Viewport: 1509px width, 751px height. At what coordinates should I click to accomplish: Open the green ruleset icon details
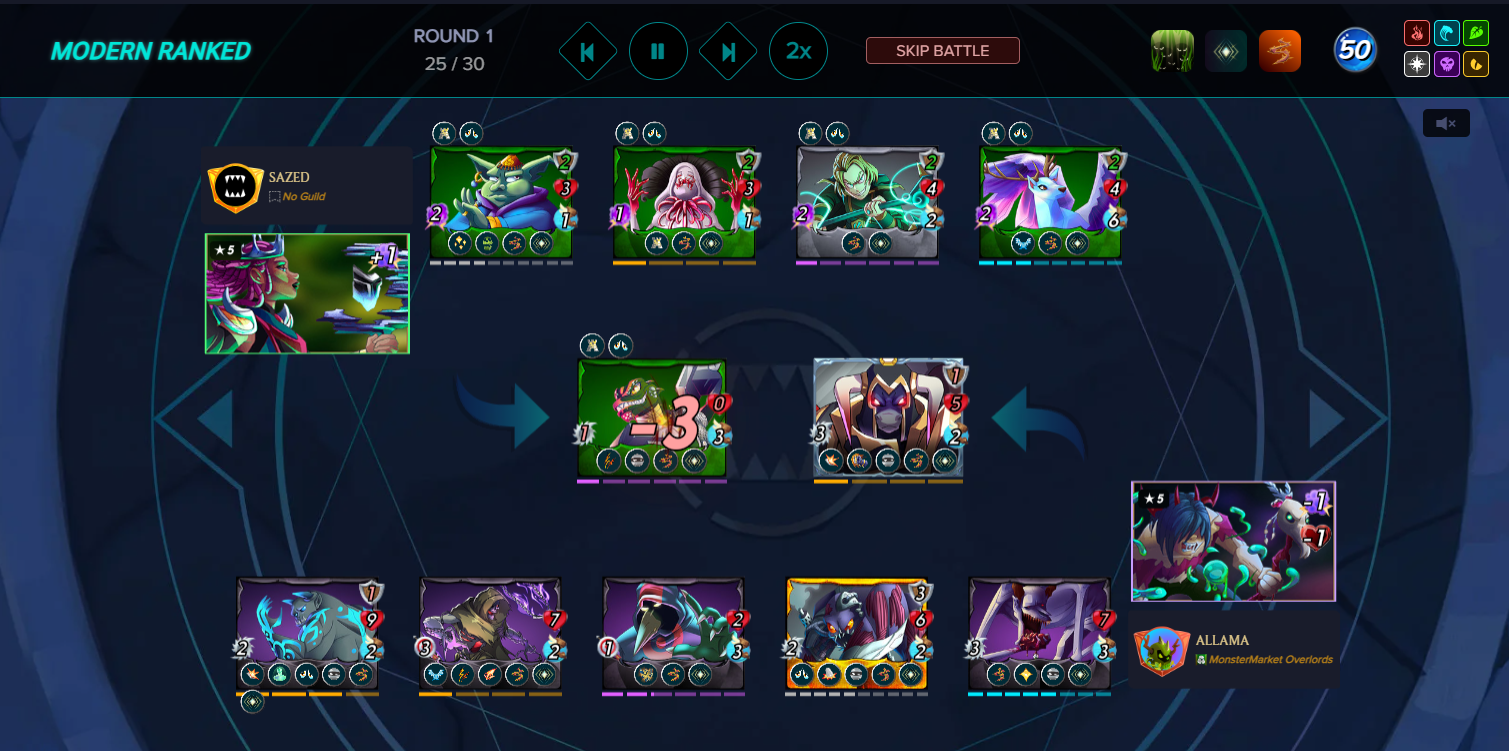(1171, 49)
